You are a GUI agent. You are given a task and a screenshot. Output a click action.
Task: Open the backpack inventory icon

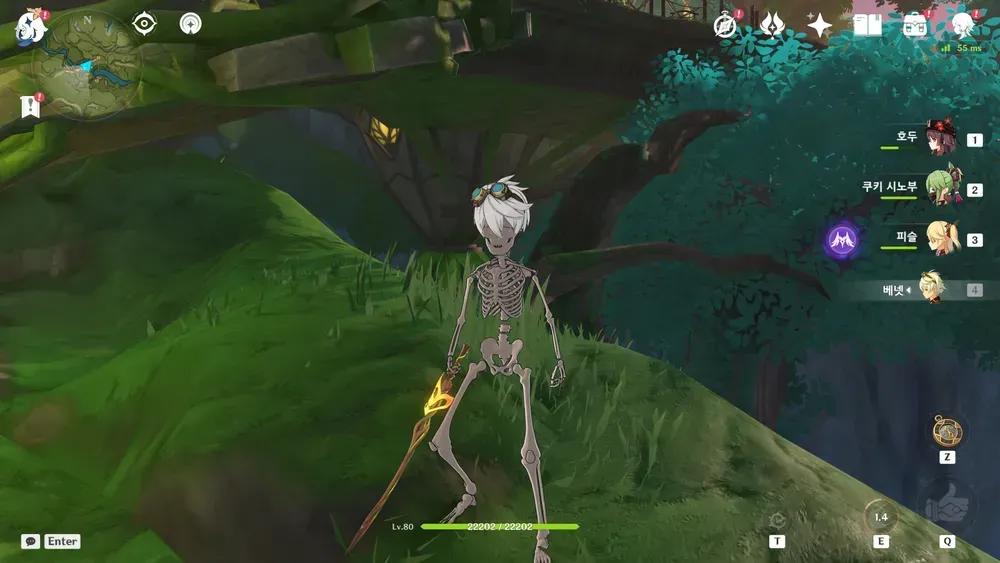(914, 26)
